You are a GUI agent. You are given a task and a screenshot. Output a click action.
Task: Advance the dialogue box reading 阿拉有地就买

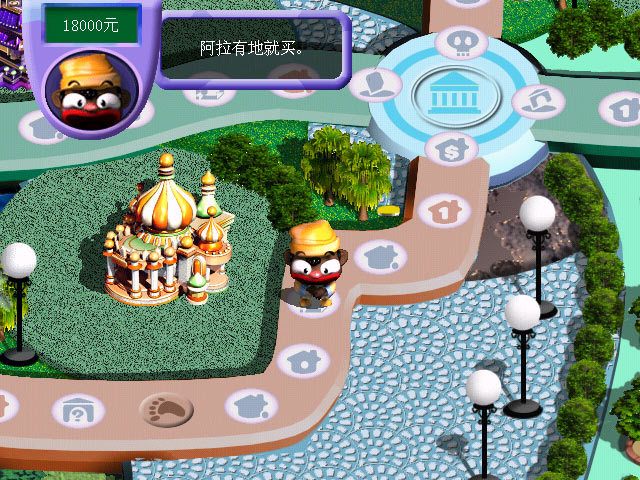[x=251, y=48]
